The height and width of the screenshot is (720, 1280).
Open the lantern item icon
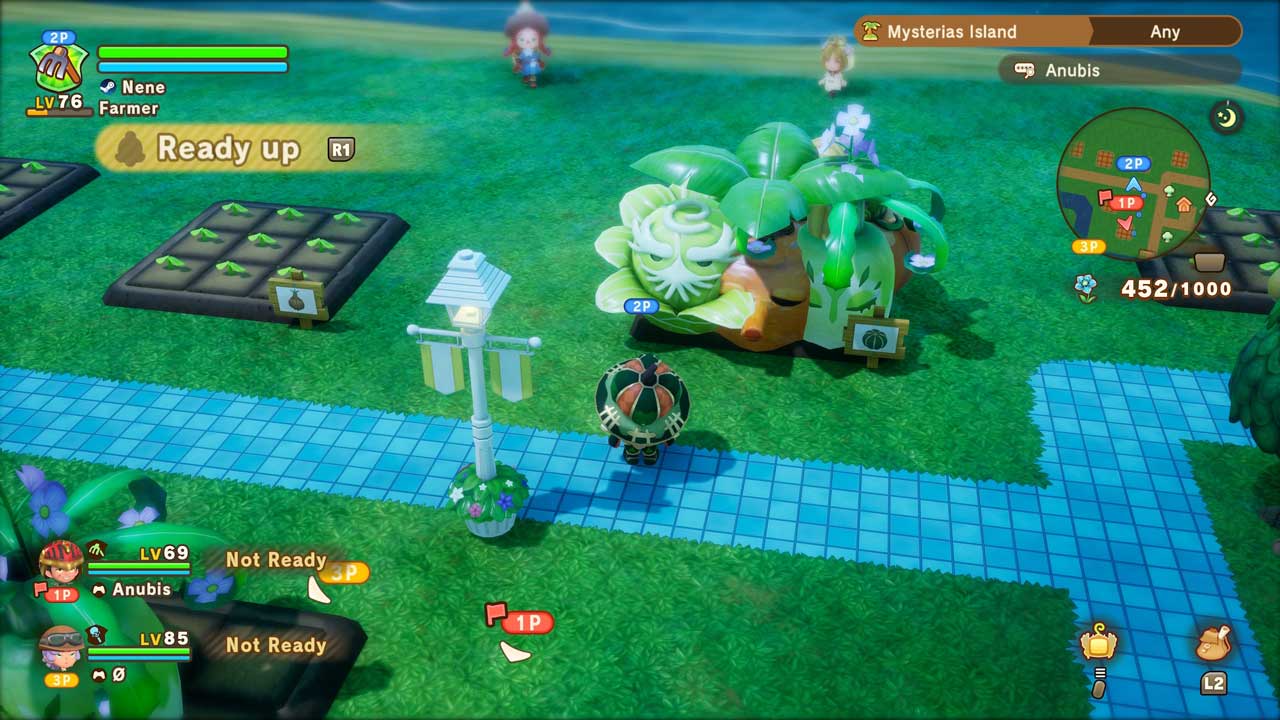(1098, 642)
